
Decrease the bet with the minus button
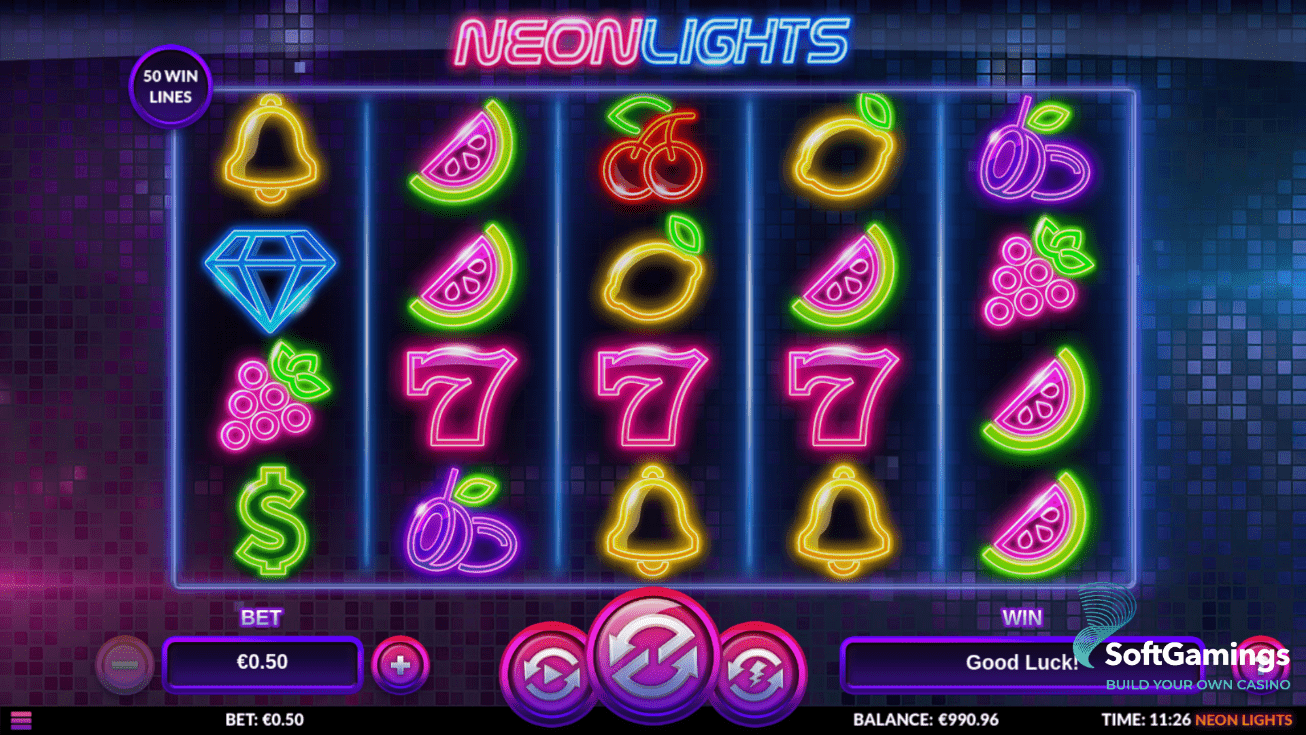125,665
